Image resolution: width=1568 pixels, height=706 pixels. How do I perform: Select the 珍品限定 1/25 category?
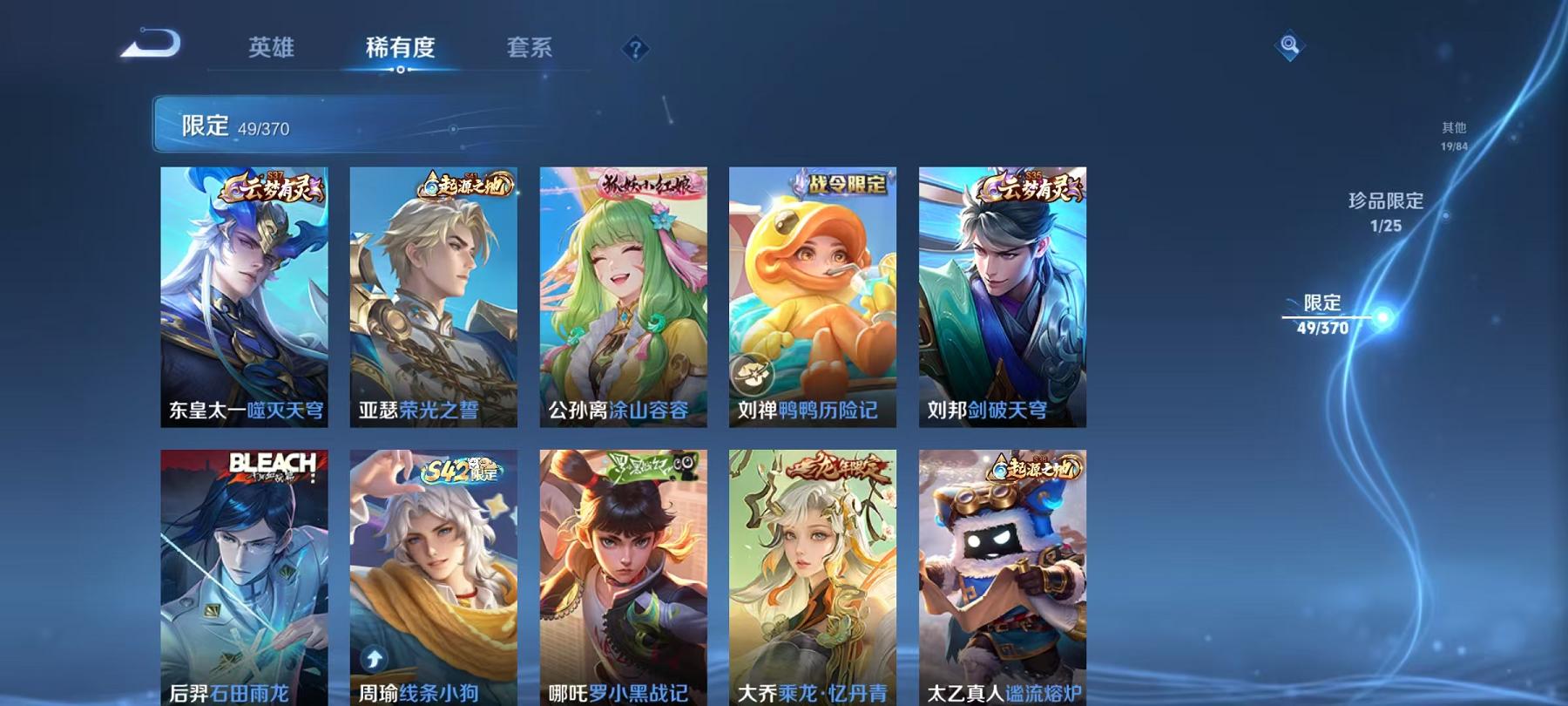[1387, 212]
